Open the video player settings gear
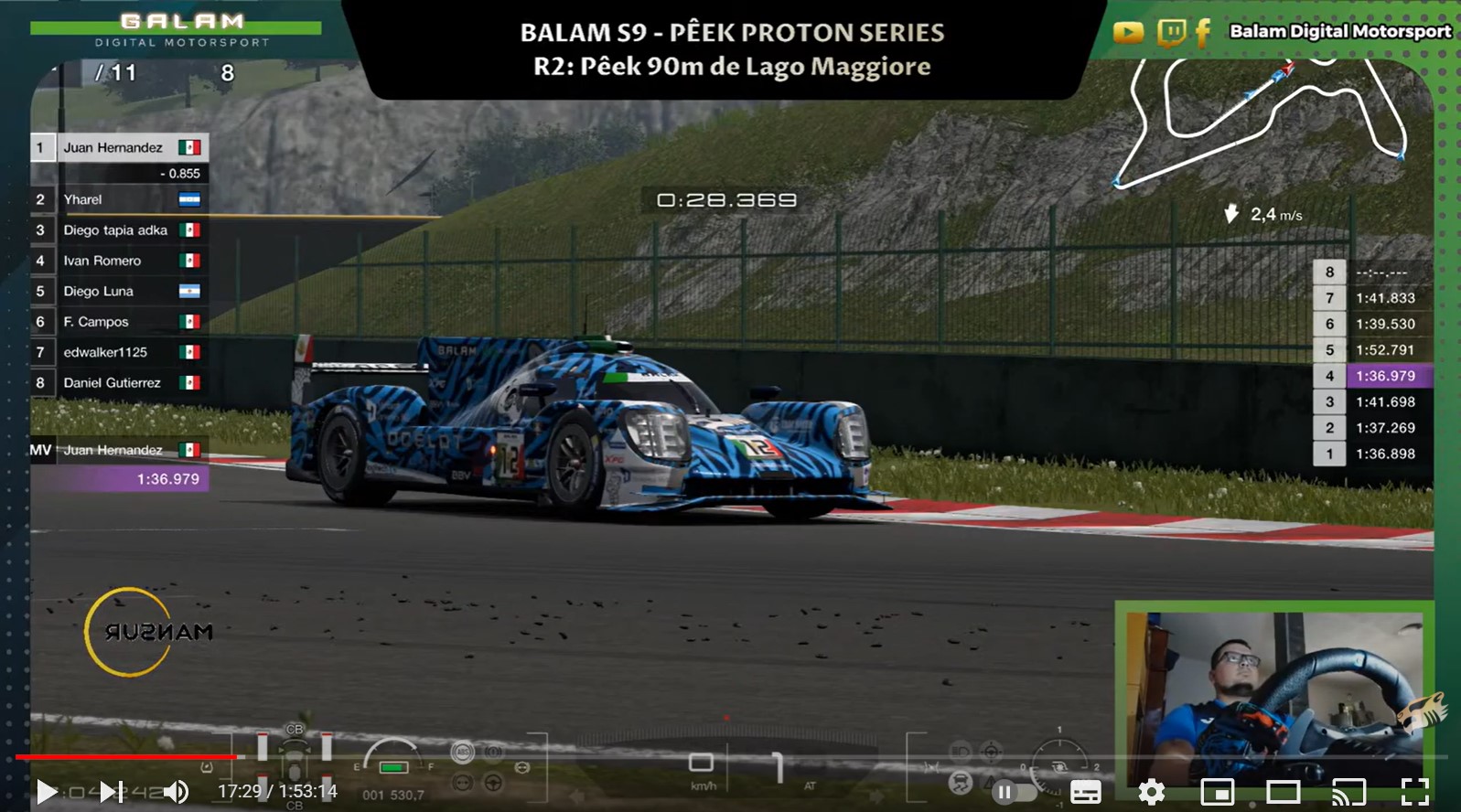 point(1151,792)
